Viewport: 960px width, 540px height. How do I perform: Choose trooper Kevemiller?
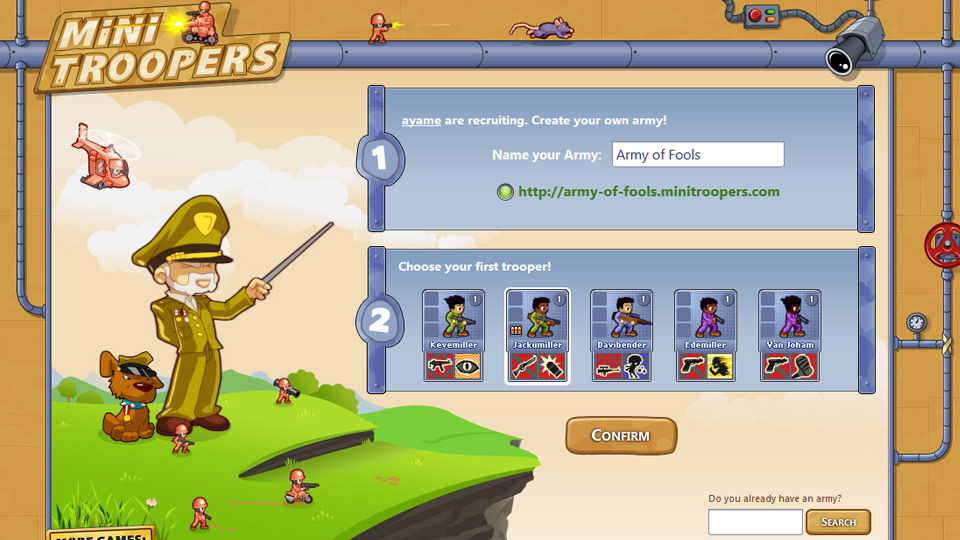tap(453, 336)
